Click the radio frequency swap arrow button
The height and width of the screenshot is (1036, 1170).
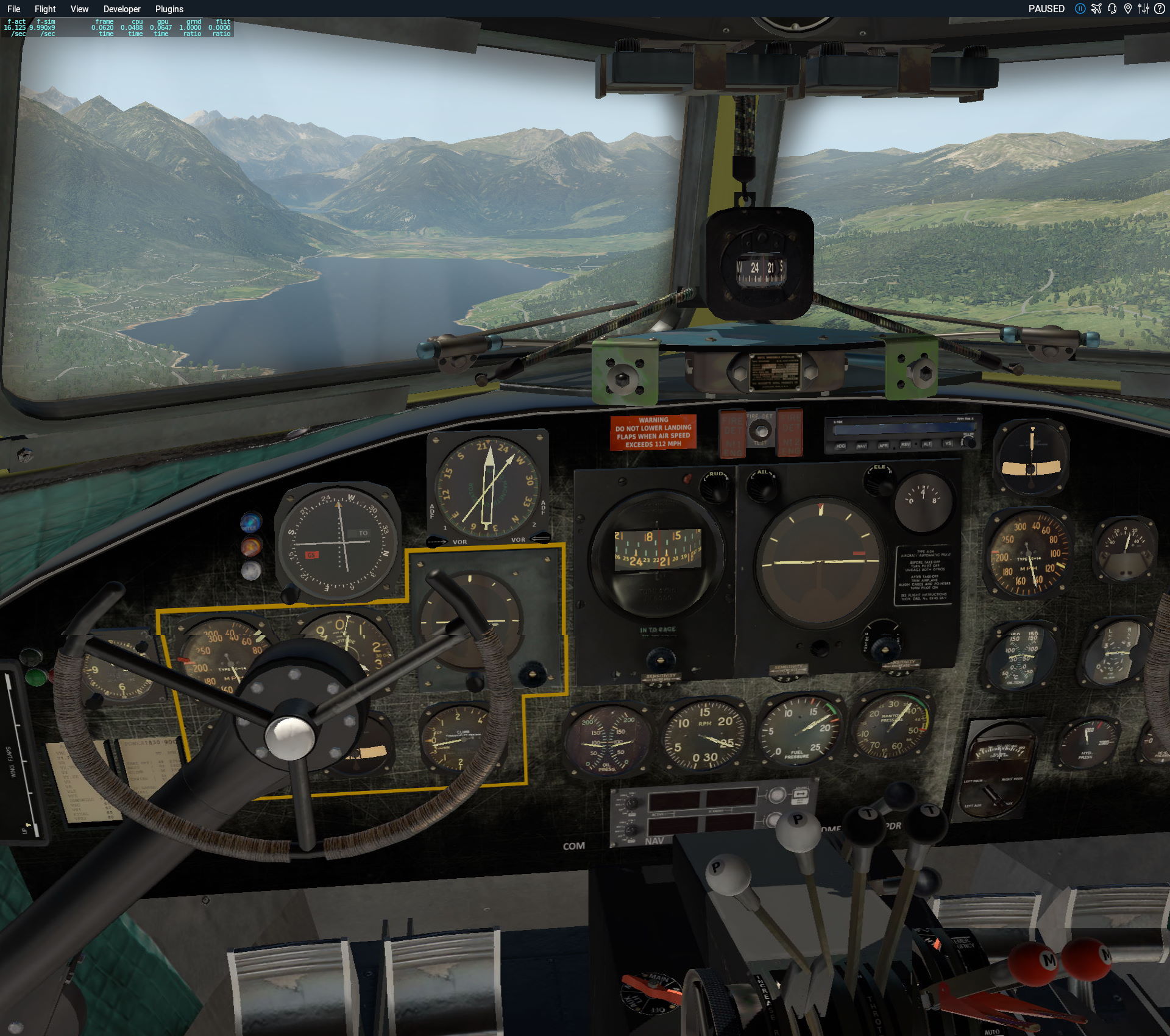(799, 794)
